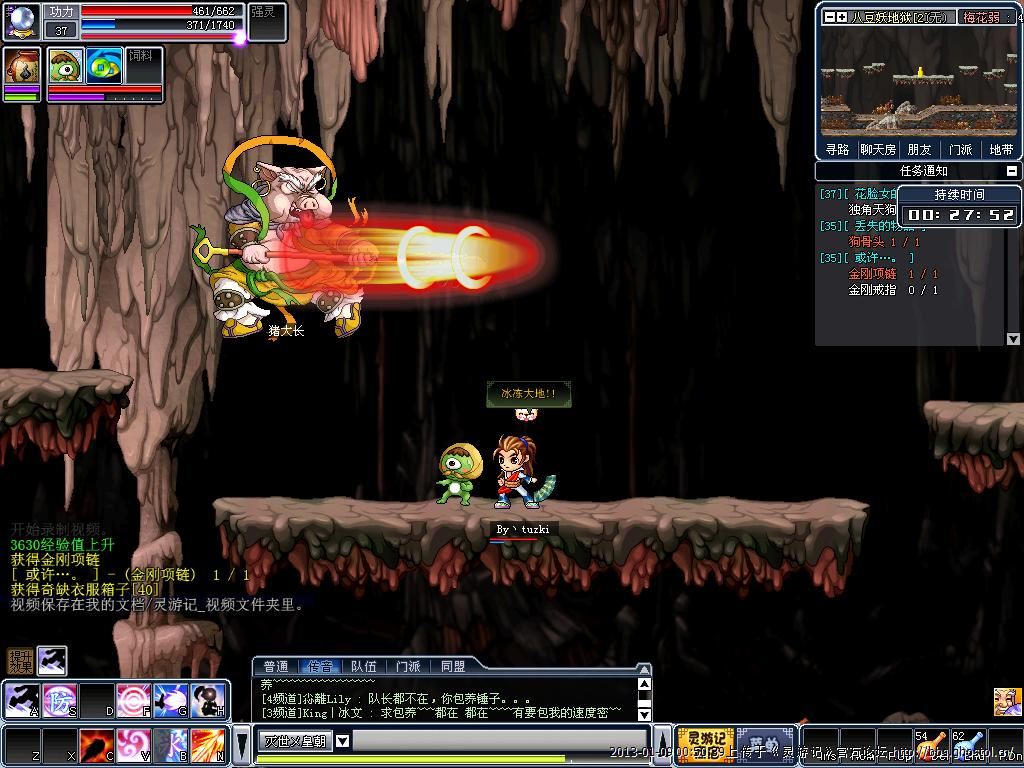Viewport: 1024px width, 768px height.
Task: Activate the 防 defense skill in slot S
Action: [59, 698]
